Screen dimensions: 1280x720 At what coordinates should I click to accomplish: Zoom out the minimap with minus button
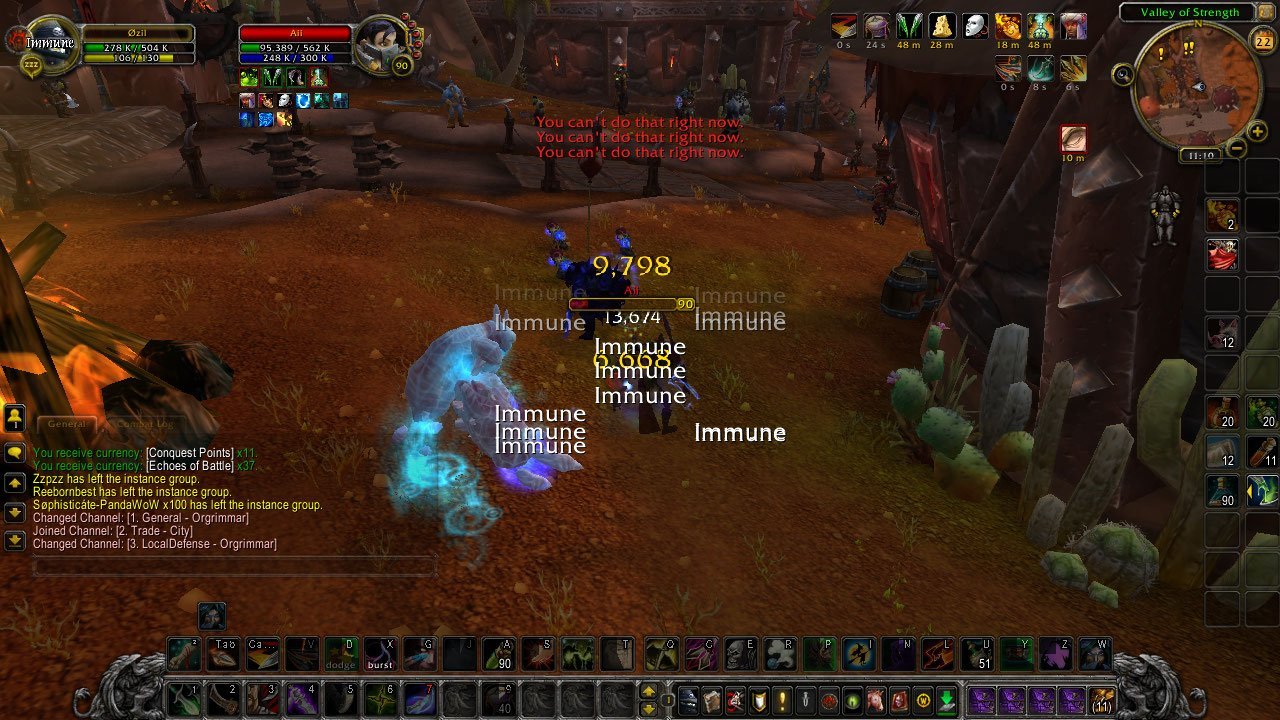point(1236,148)
